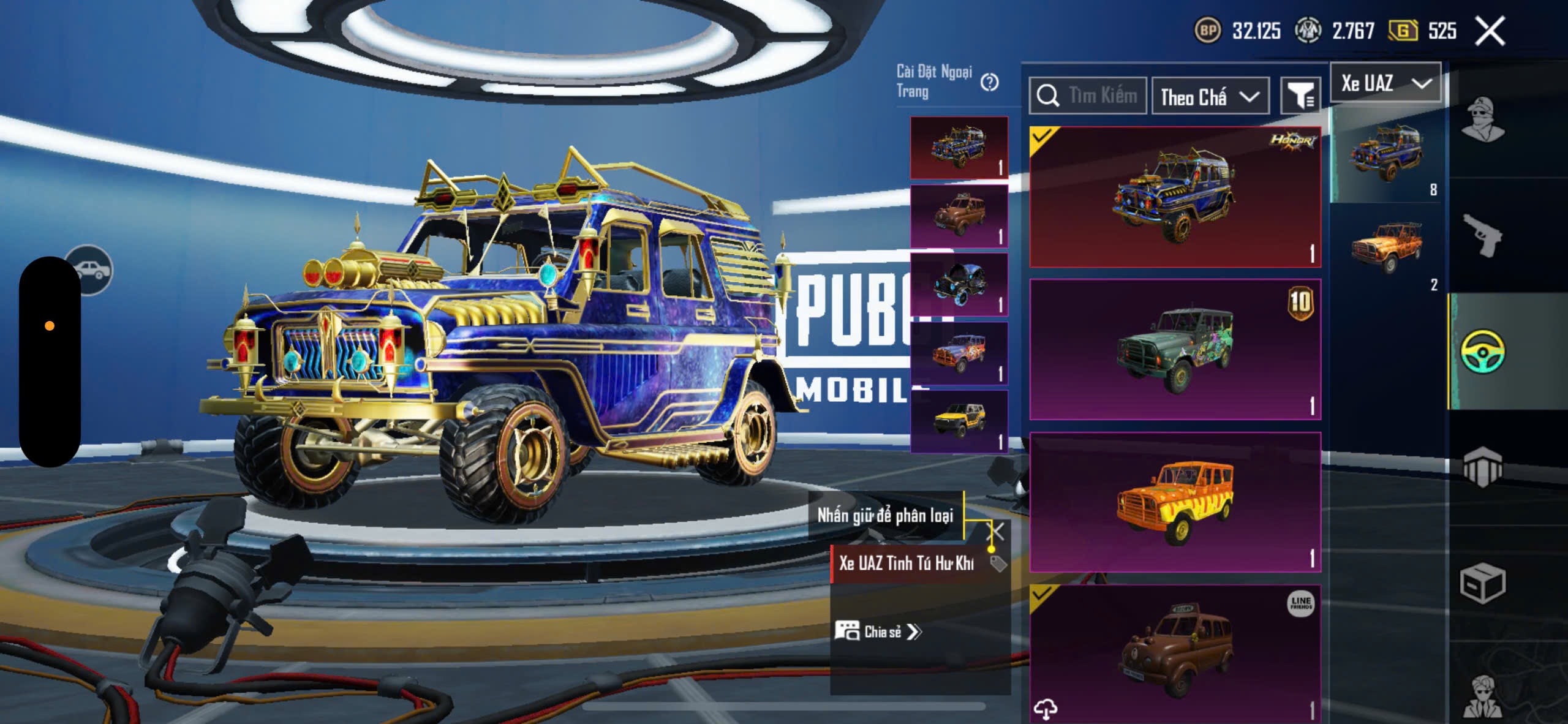
Task: Choose the orange tiger-stripe UAZ skin card
Action: (x=1175, y=502)
